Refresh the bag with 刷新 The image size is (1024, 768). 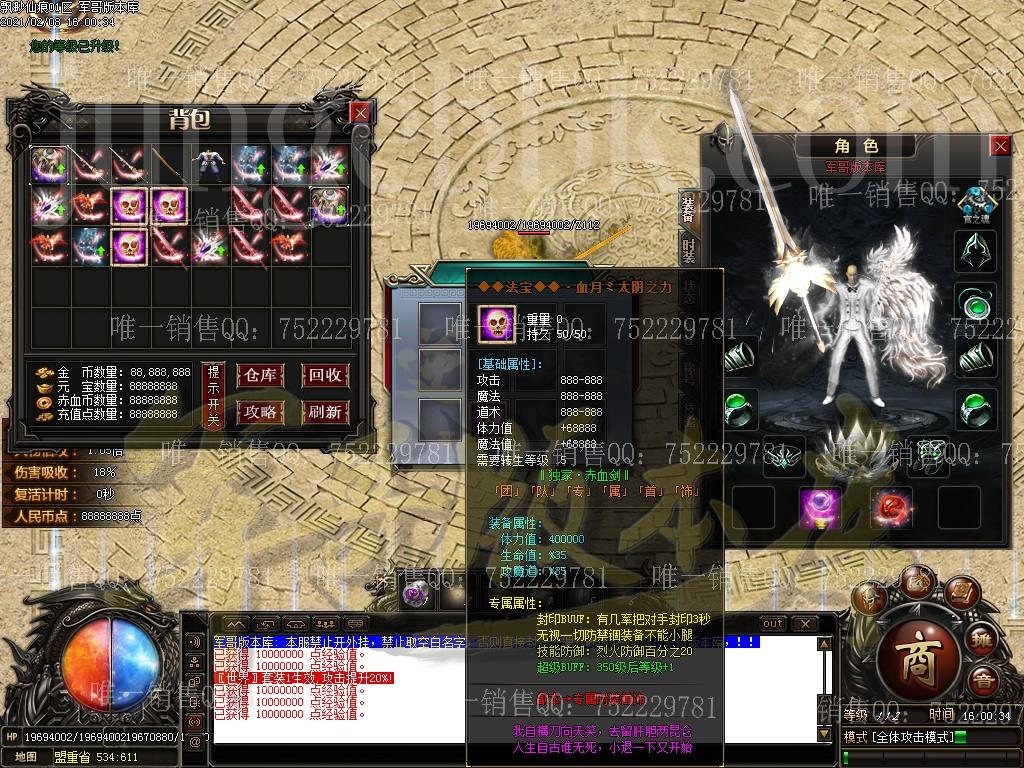click(x=325, y=411)
